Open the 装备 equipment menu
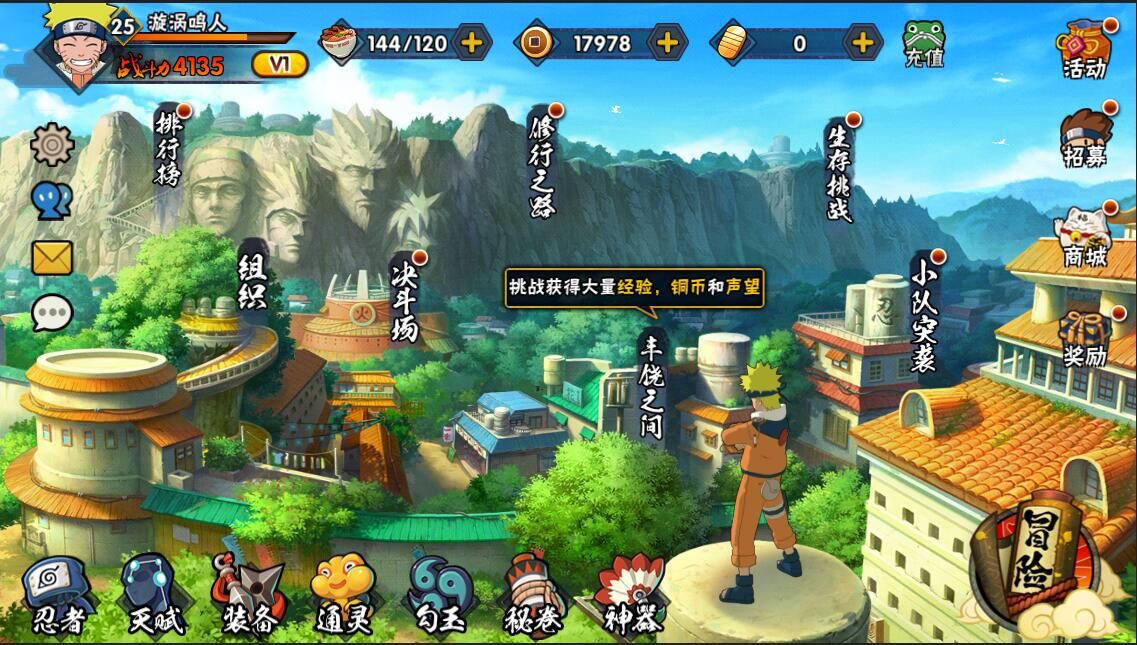The height and width of the screenshot is (645, 1137). pos(248,595)
